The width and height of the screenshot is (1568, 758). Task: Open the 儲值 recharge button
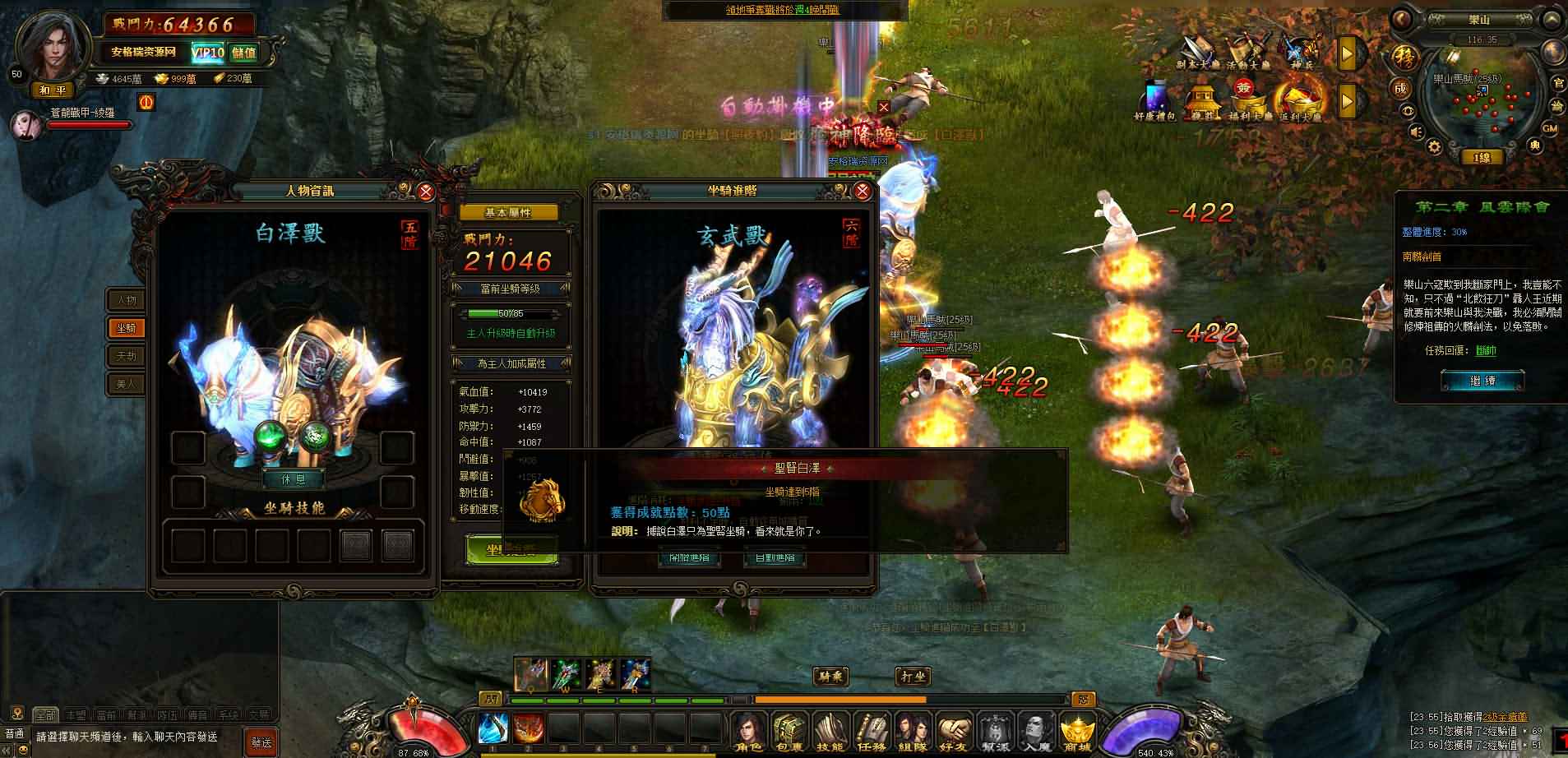tap(243, 53)
